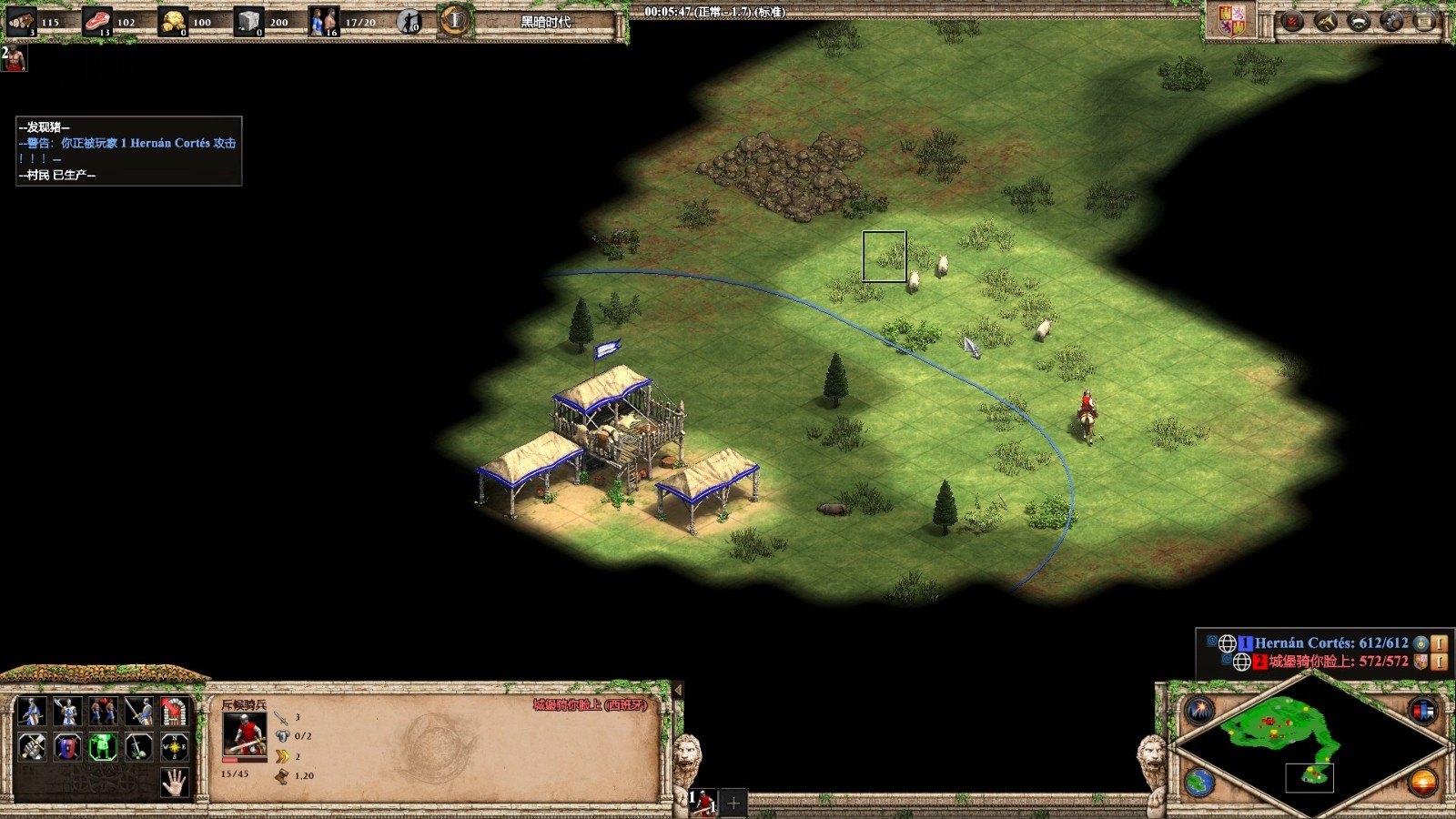
Task: Toggle the minimap globe terrain mode button
Action: (1199, 781)
